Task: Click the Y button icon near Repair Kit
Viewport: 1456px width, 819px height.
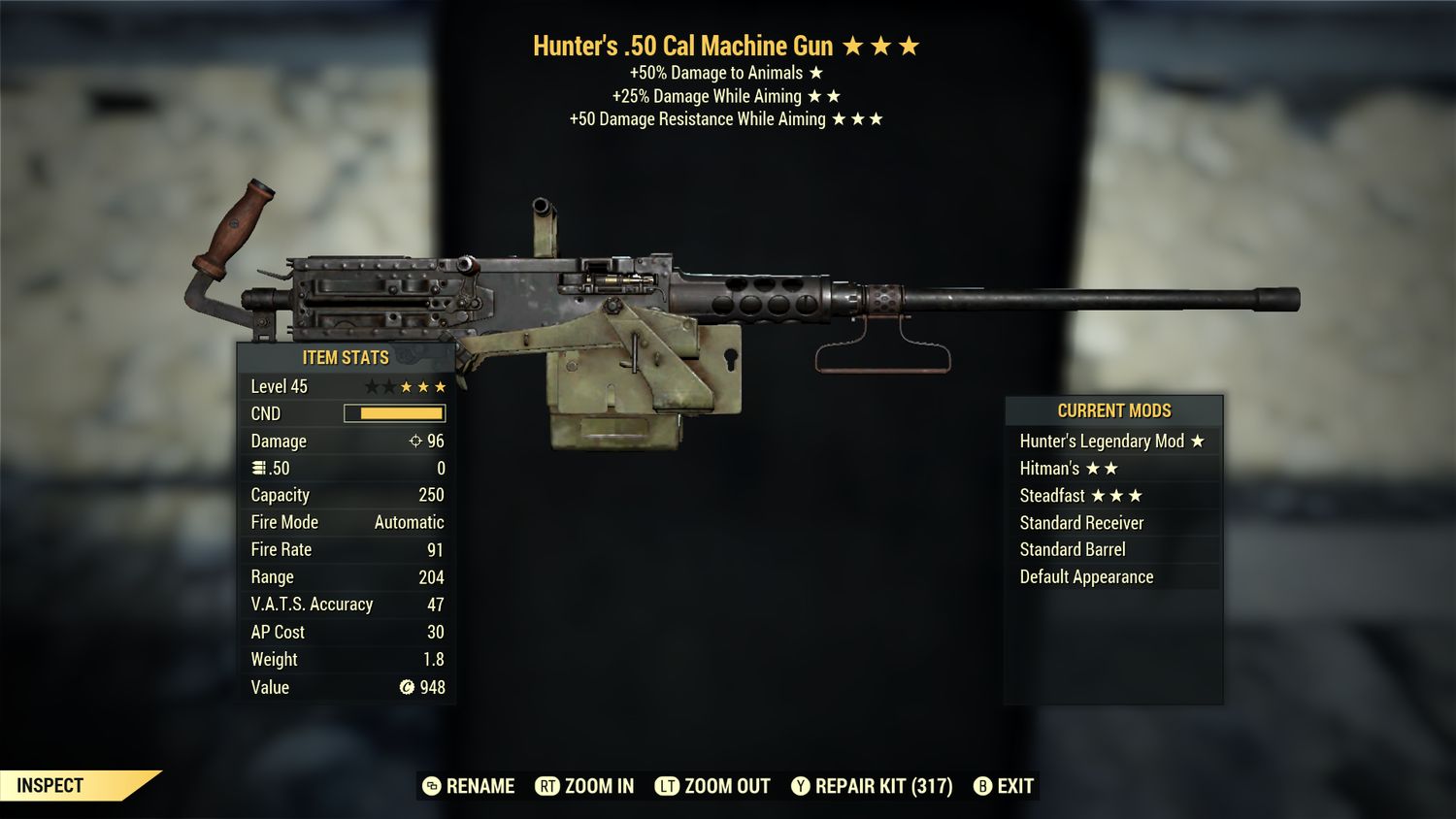Action: (802, 786)
